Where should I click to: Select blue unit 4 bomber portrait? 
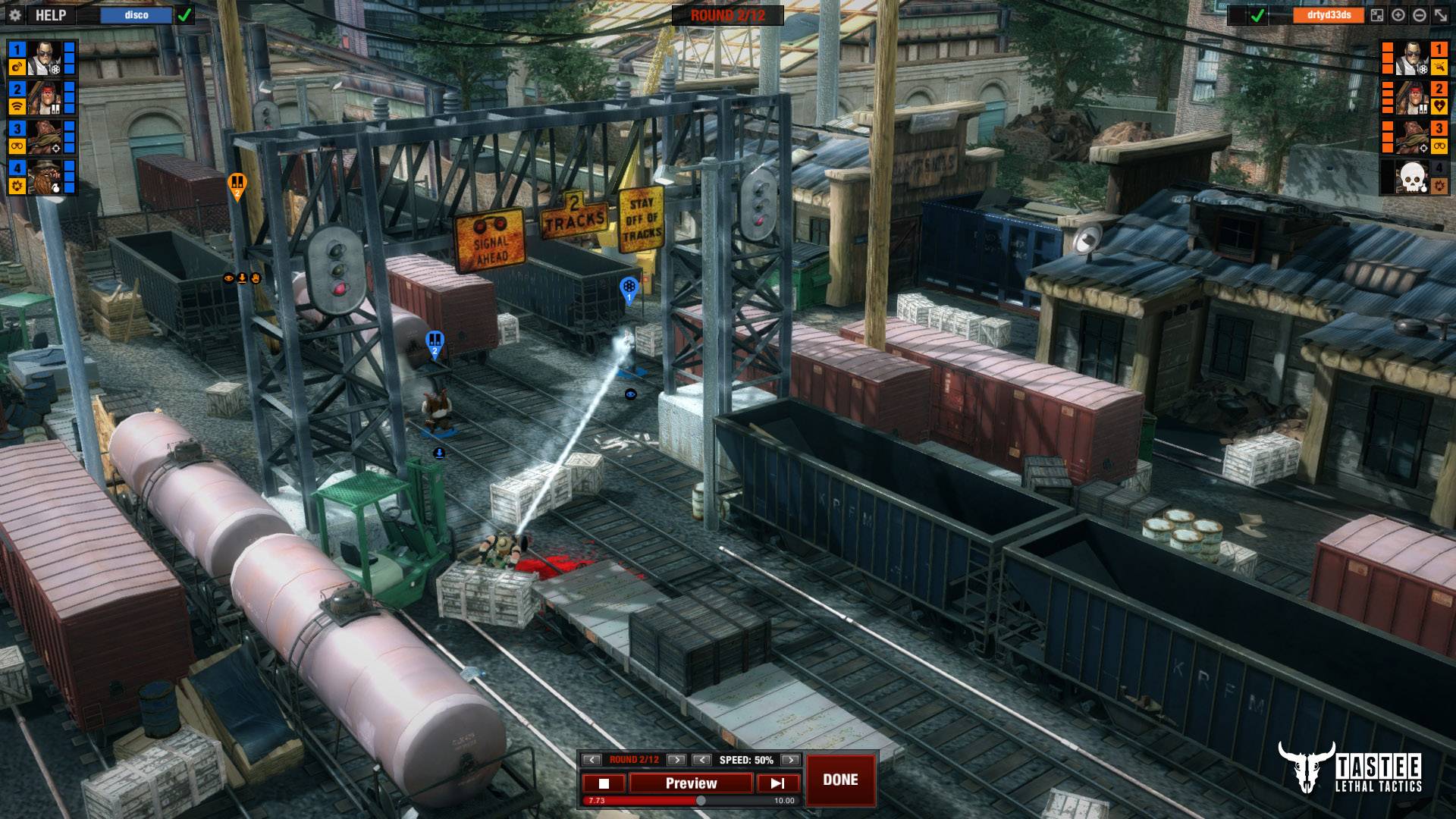click(45, 177)
